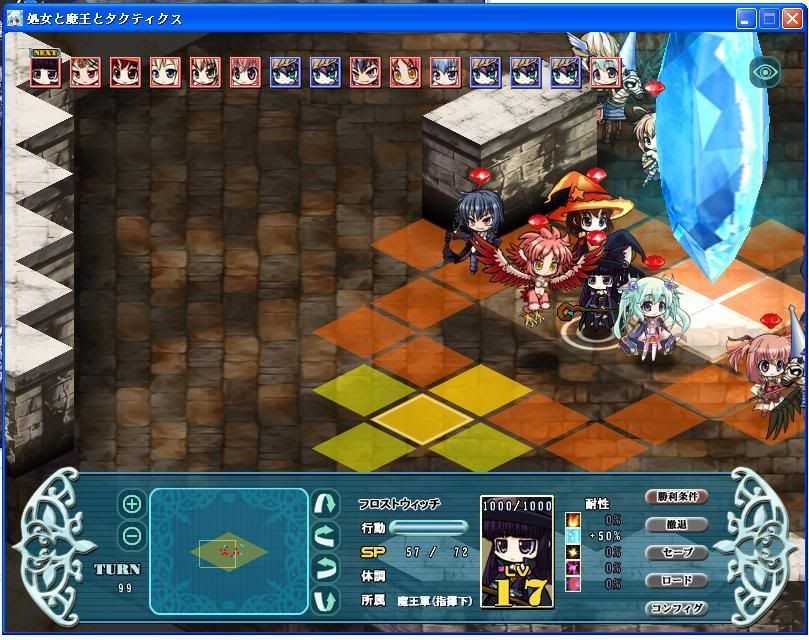Zoom out with the minus button
The image size is (809, 640).
[x=131, y=536]
